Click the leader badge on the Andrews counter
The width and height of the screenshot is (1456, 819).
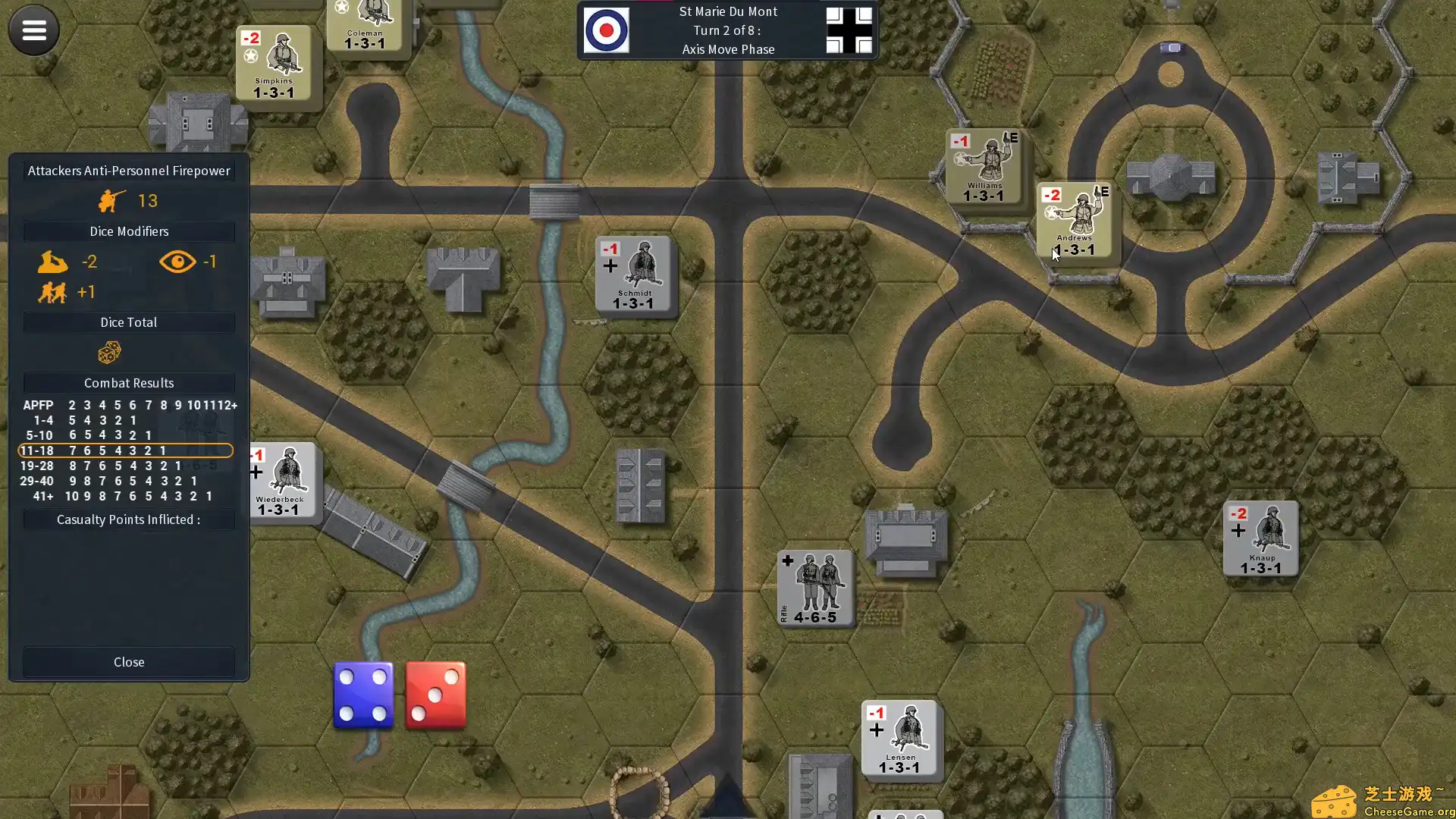[1103, 193]
